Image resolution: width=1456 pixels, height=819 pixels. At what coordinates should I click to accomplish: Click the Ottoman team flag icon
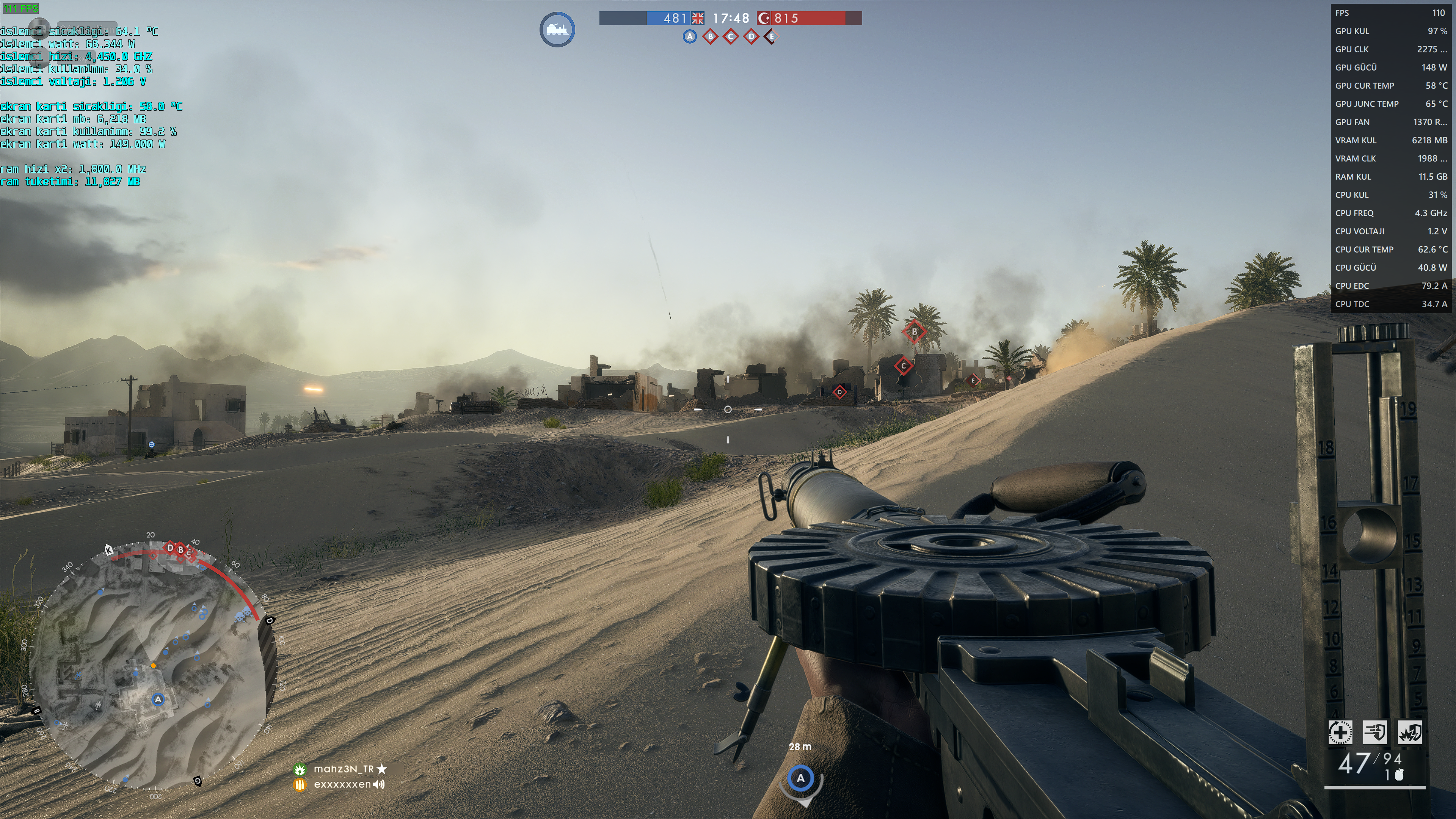[764, 19]
